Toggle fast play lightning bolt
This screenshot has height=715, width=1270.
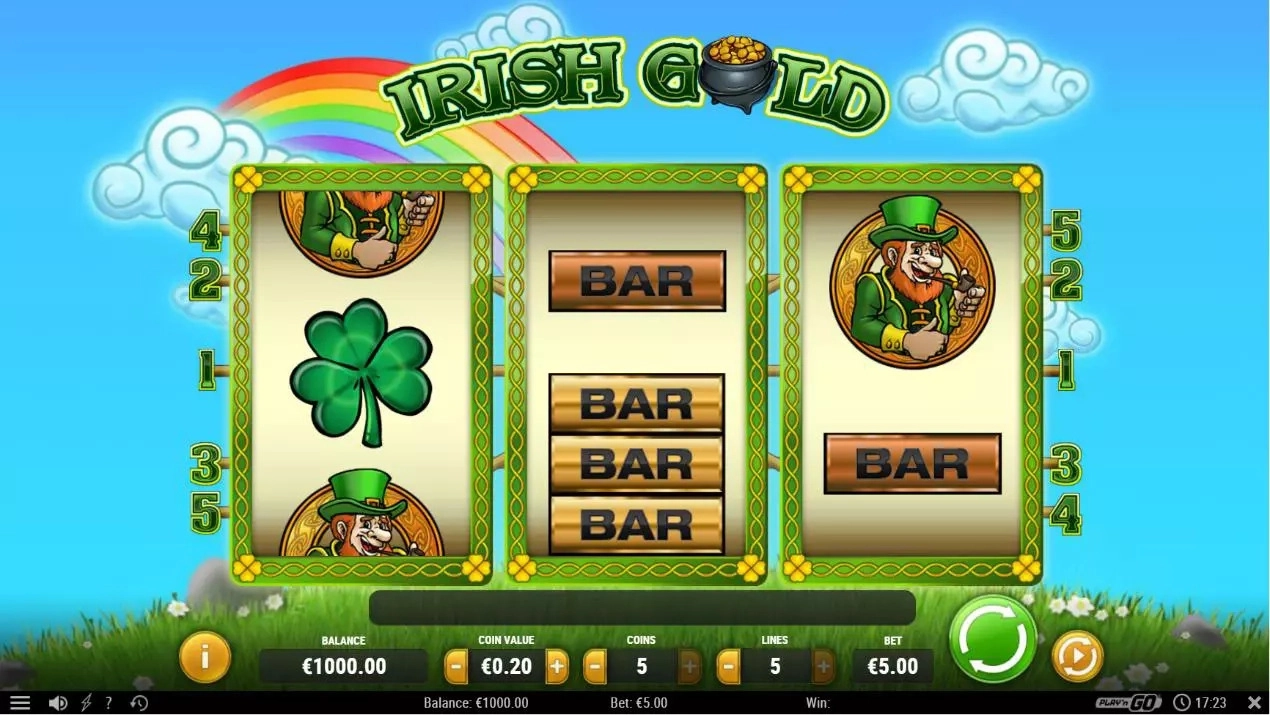click(86, 703)
